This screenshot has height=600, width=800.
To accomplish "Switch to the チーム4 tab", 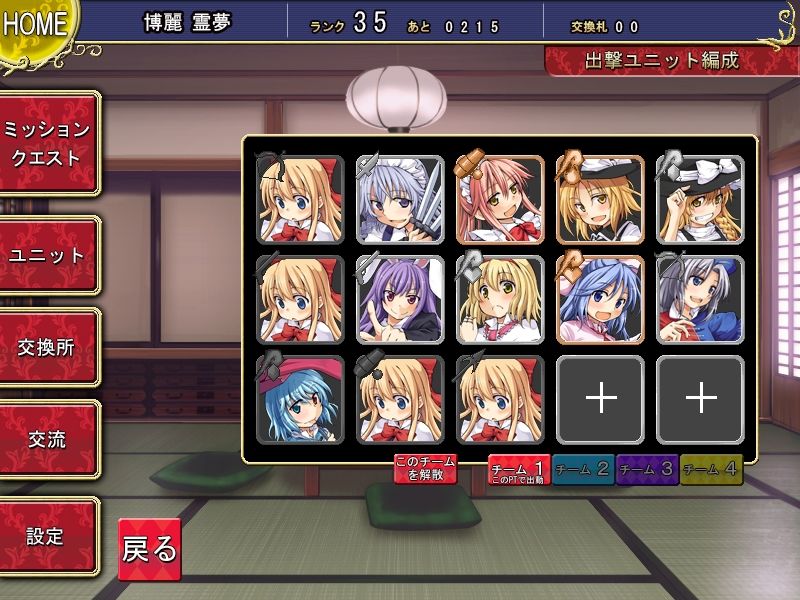I will pos(711,469).
